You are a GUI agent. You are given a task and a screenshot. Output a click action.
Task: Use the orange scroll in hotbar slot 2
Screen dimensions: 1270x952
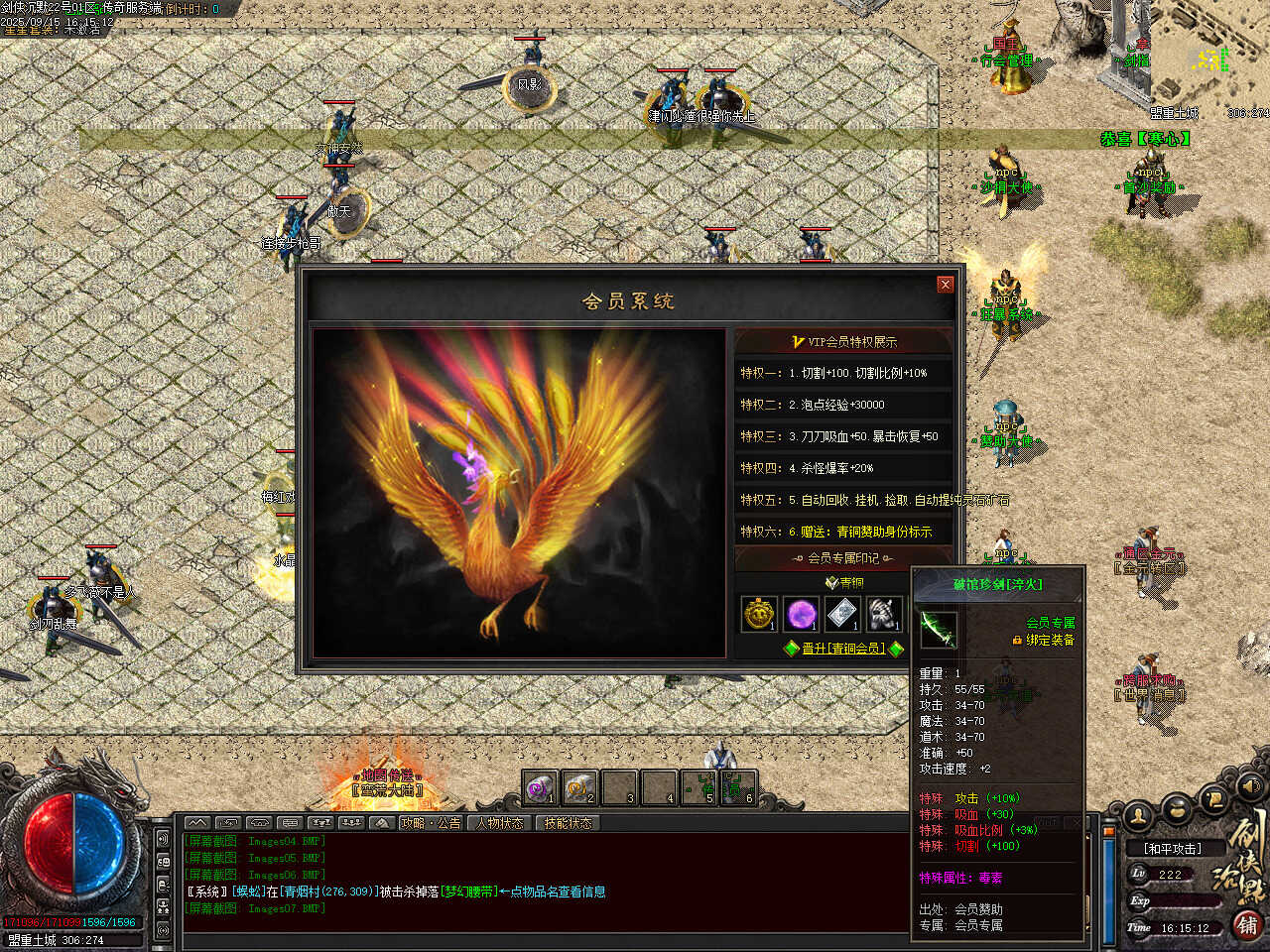pyautogui.click(x=578, y=788)
